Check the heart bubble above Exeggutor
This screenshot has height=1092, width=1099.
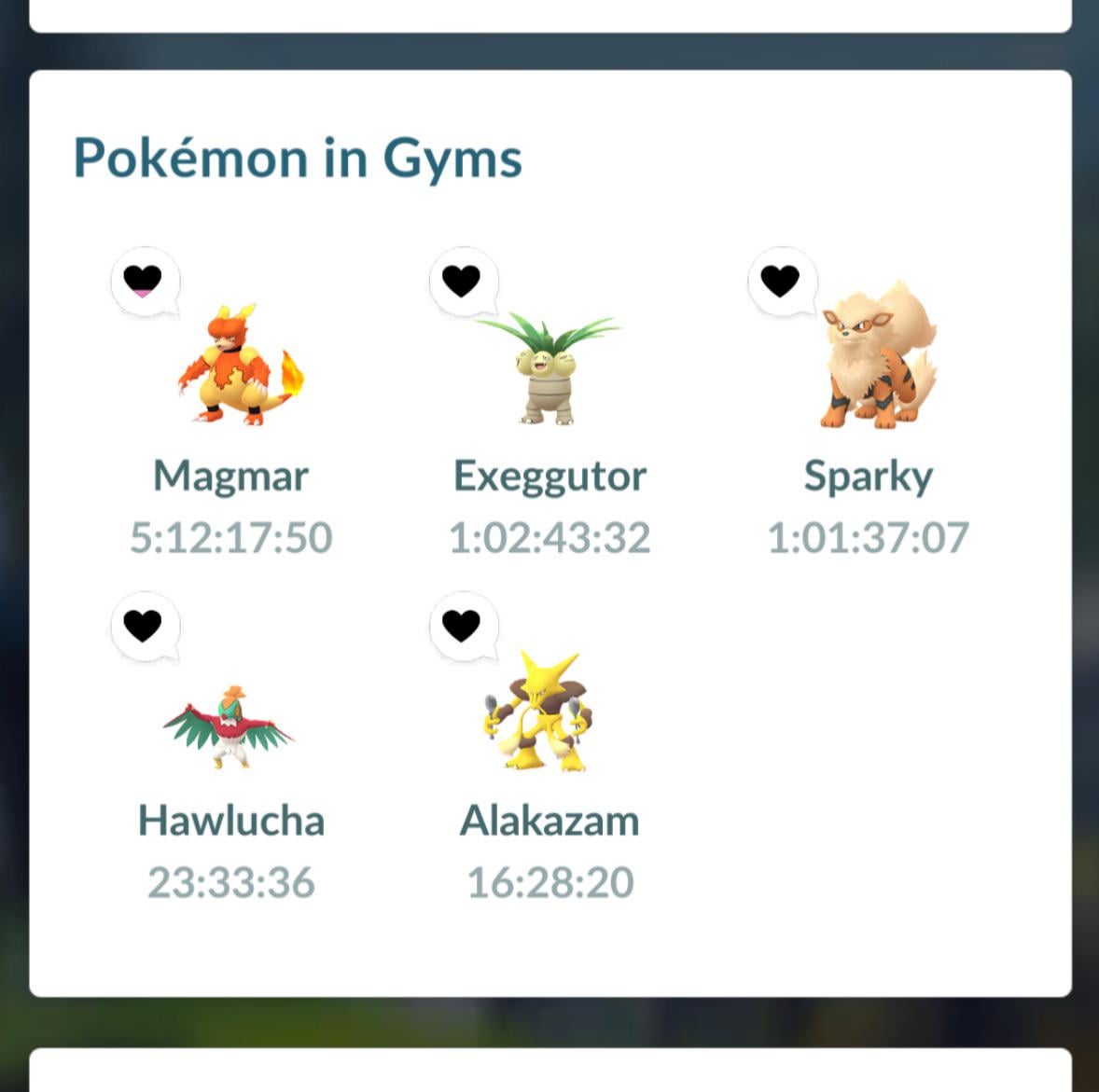click(x=462, y=280)
